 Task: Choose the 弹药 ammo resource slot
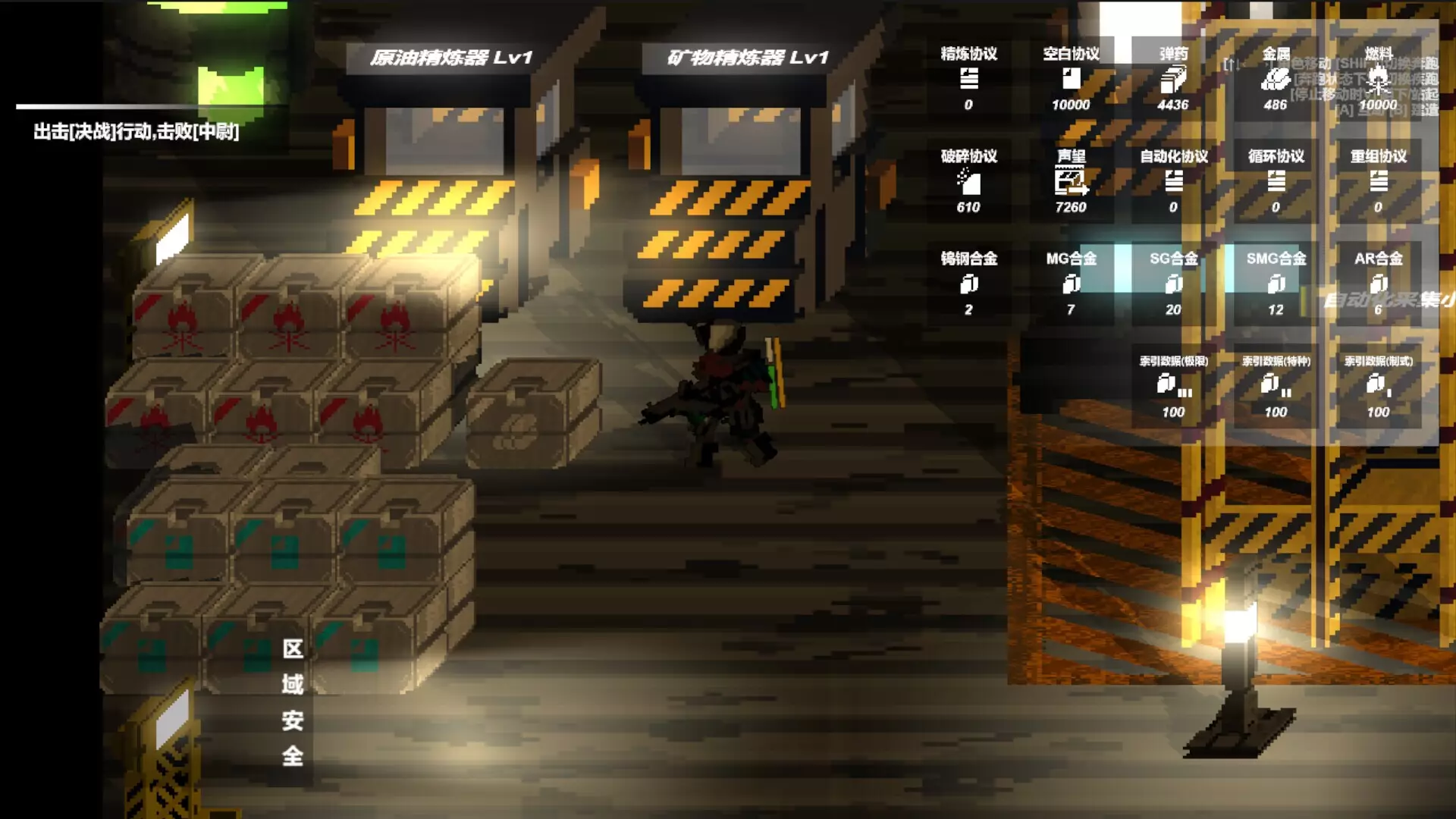coord(1173,79)
